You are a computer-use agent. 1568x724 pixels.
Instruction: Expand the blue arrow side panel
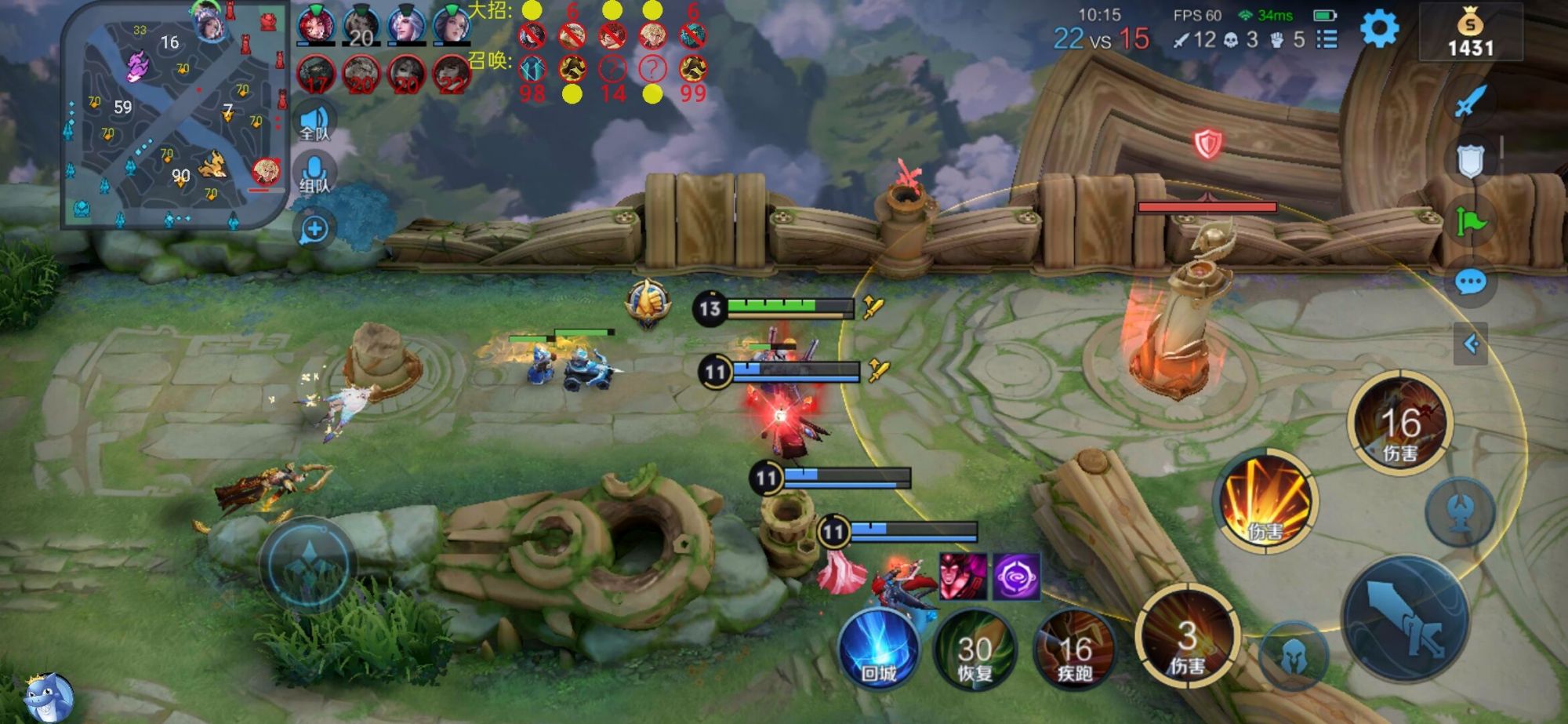click(x=1470, y=344)
